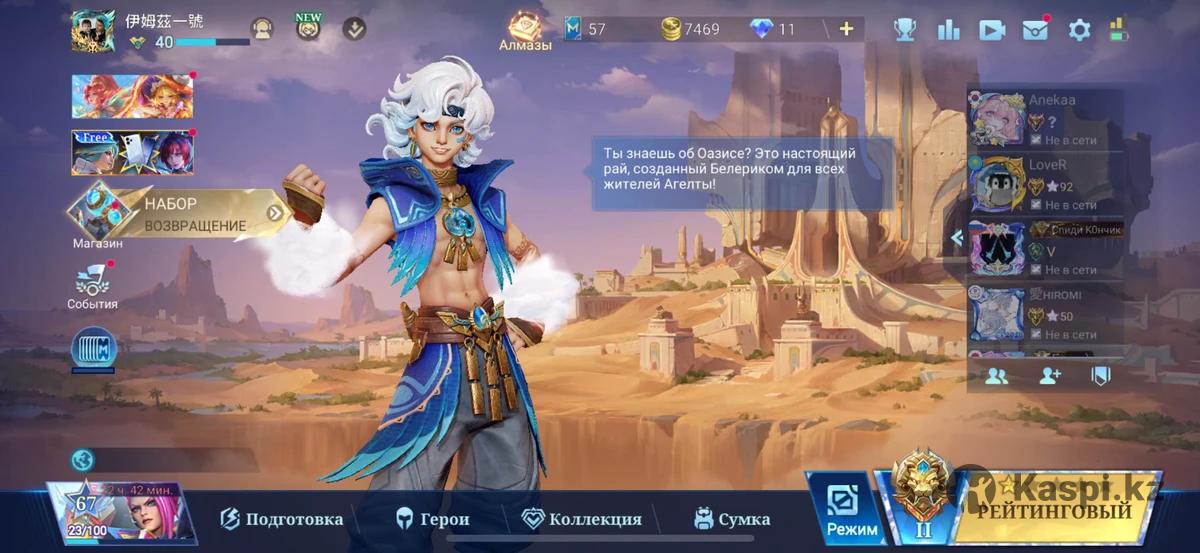Screen dimensions: 1200x553
Task: Click the add friend icon
Action: click(1049, 376)
